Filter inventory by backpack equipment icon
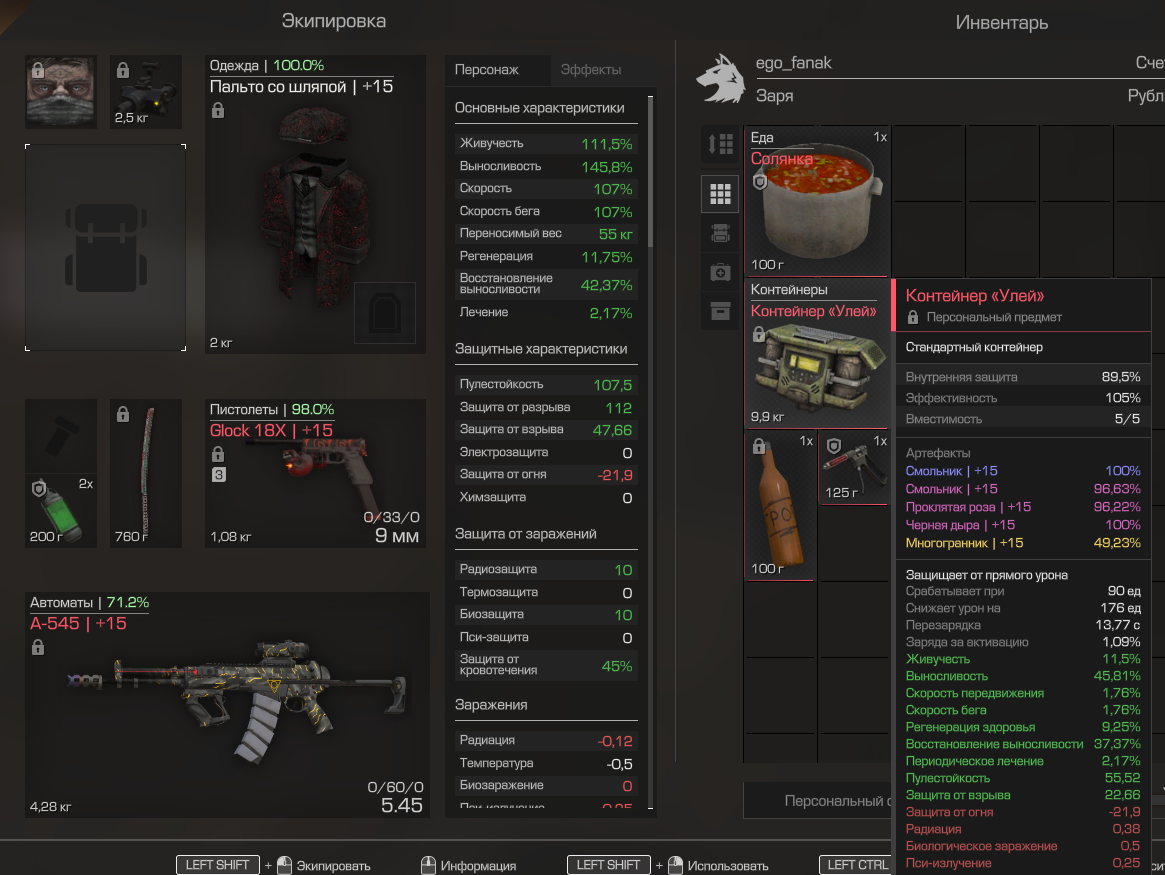1165x875 pixels. point(720,233)
